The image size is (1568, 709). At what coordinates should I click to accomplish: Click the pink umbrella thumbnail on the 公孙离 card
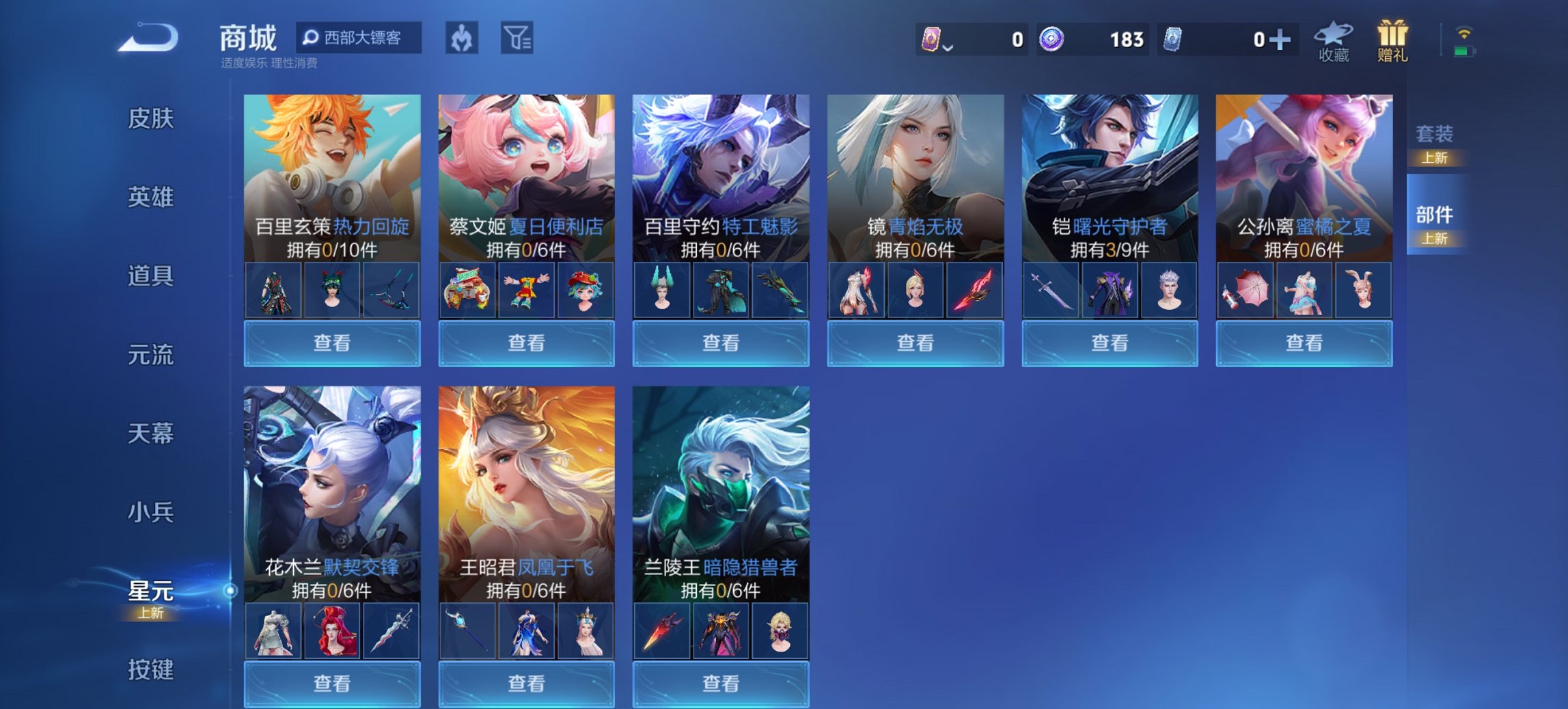(x=1246, y=289)
